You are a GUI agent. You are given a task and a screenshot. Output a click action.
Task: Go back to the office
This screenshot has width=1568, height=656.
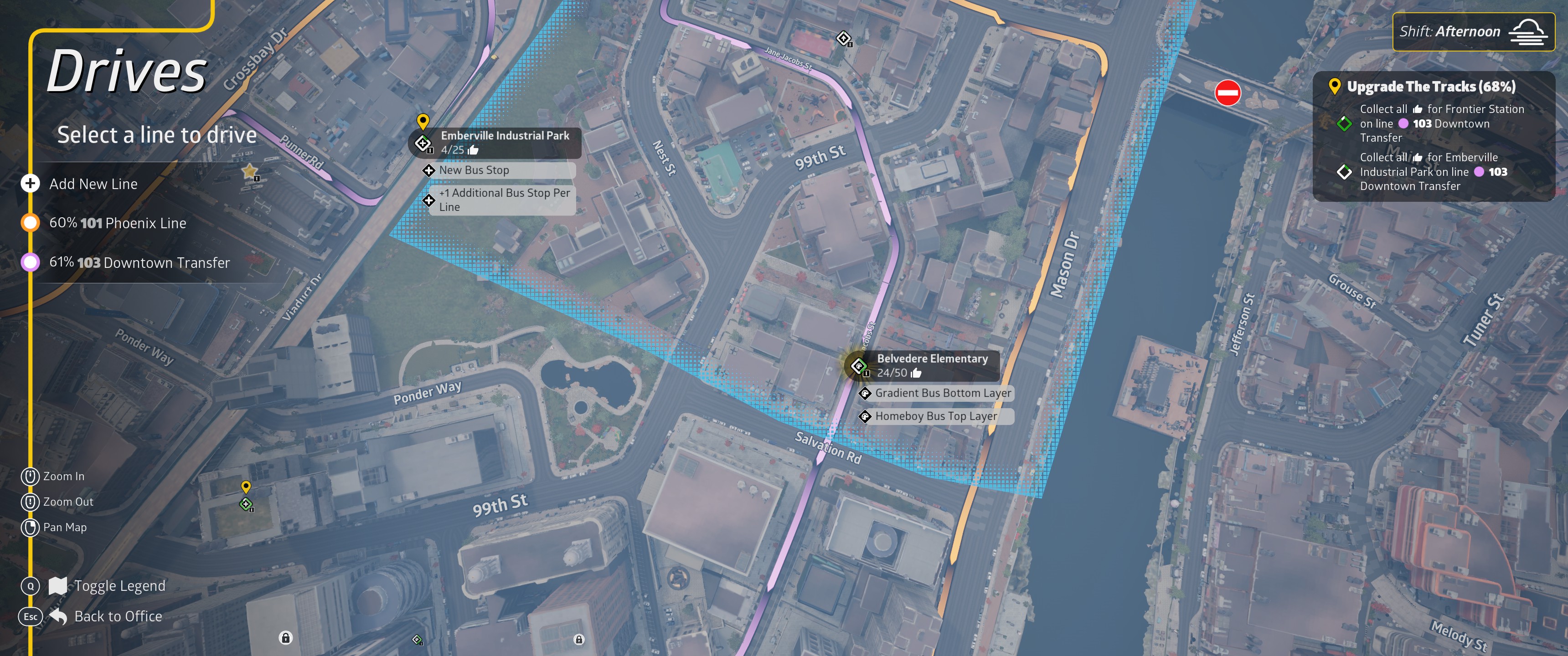(118, 616)
